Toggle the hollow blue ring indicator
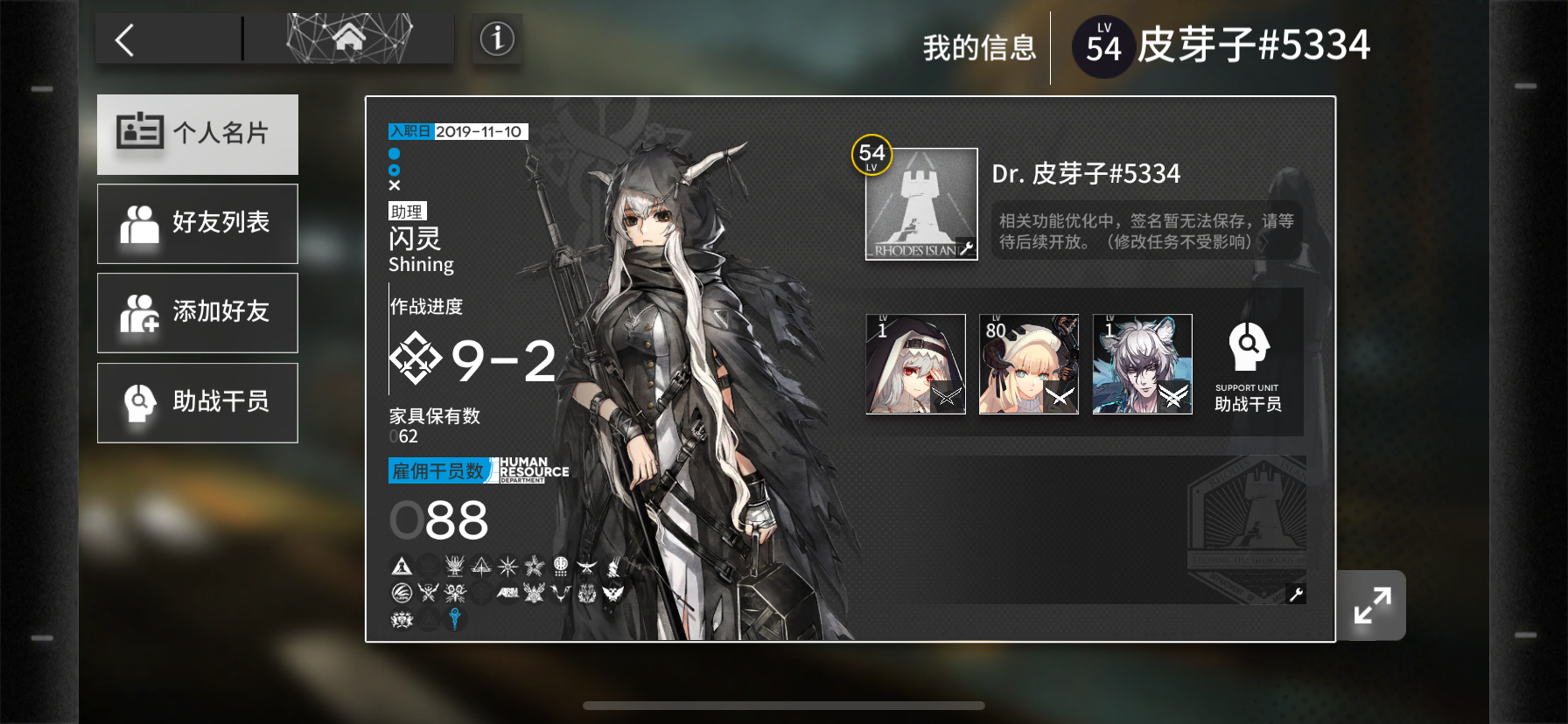 click(395, 169)
